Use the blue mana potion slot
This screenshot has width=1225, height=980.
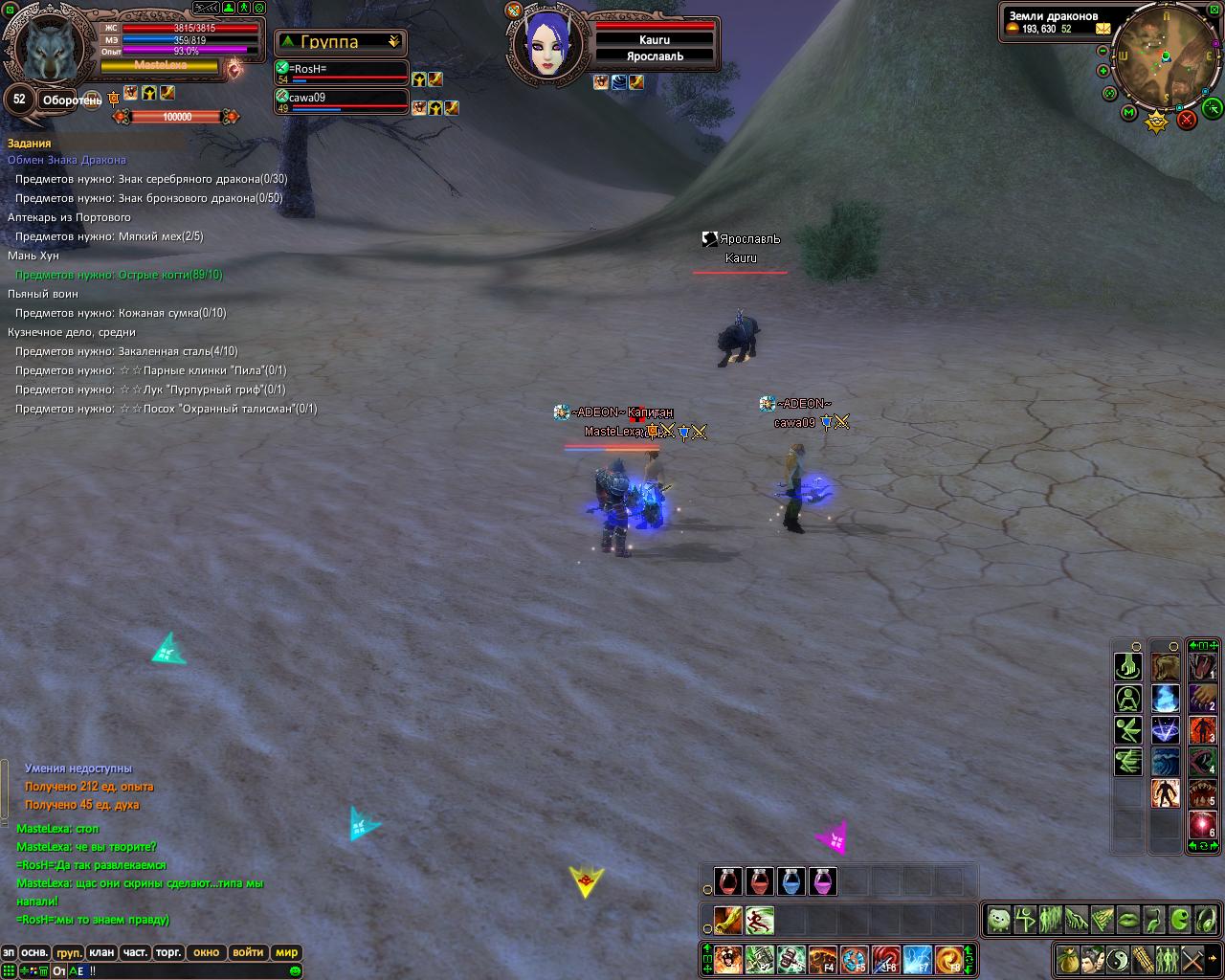[x=791, y=881]
